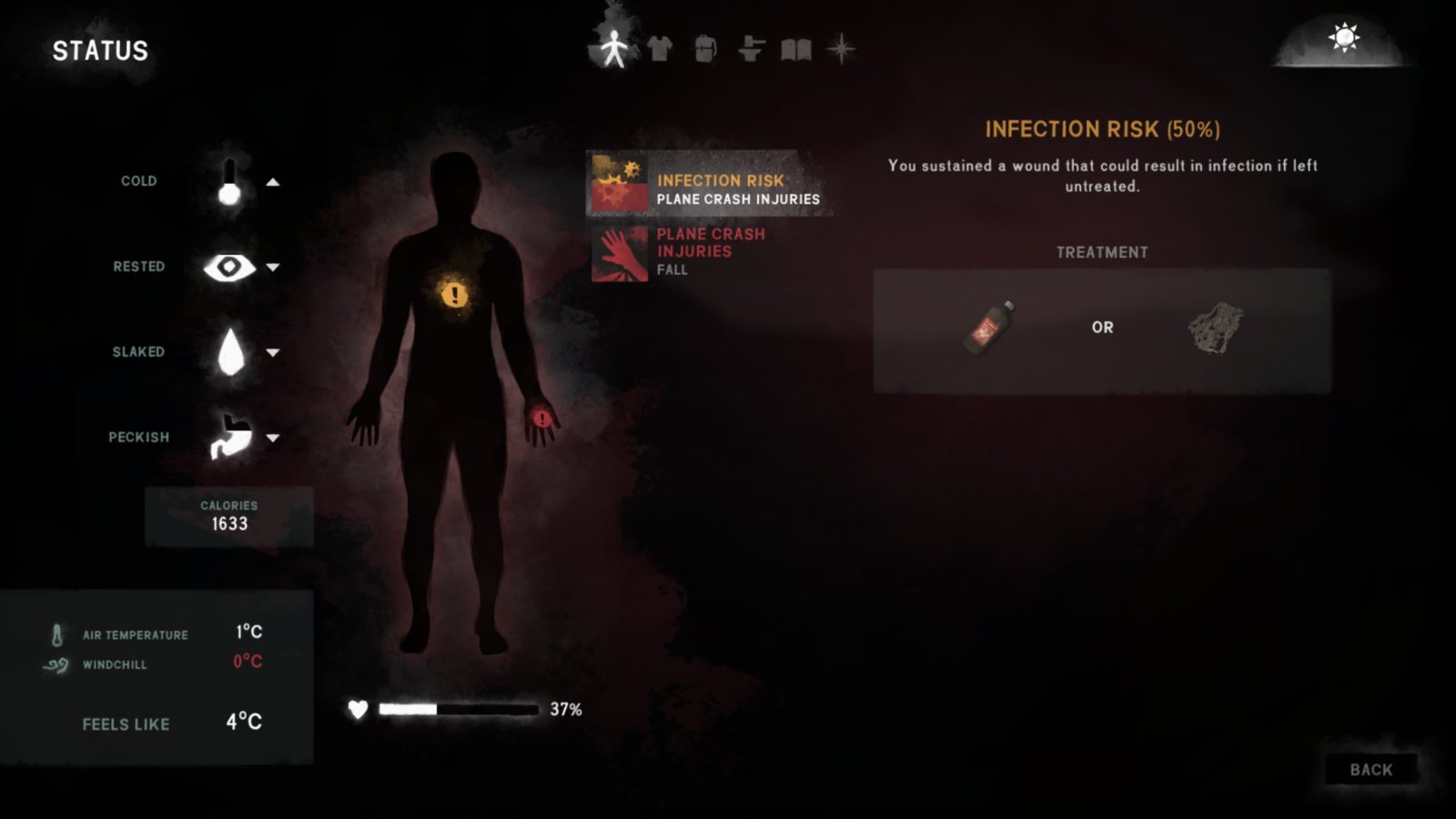Viewport: 1456px width, 819px height.
Task: Click the yellow warning marker on the chest
Action: tap(453, 294)
